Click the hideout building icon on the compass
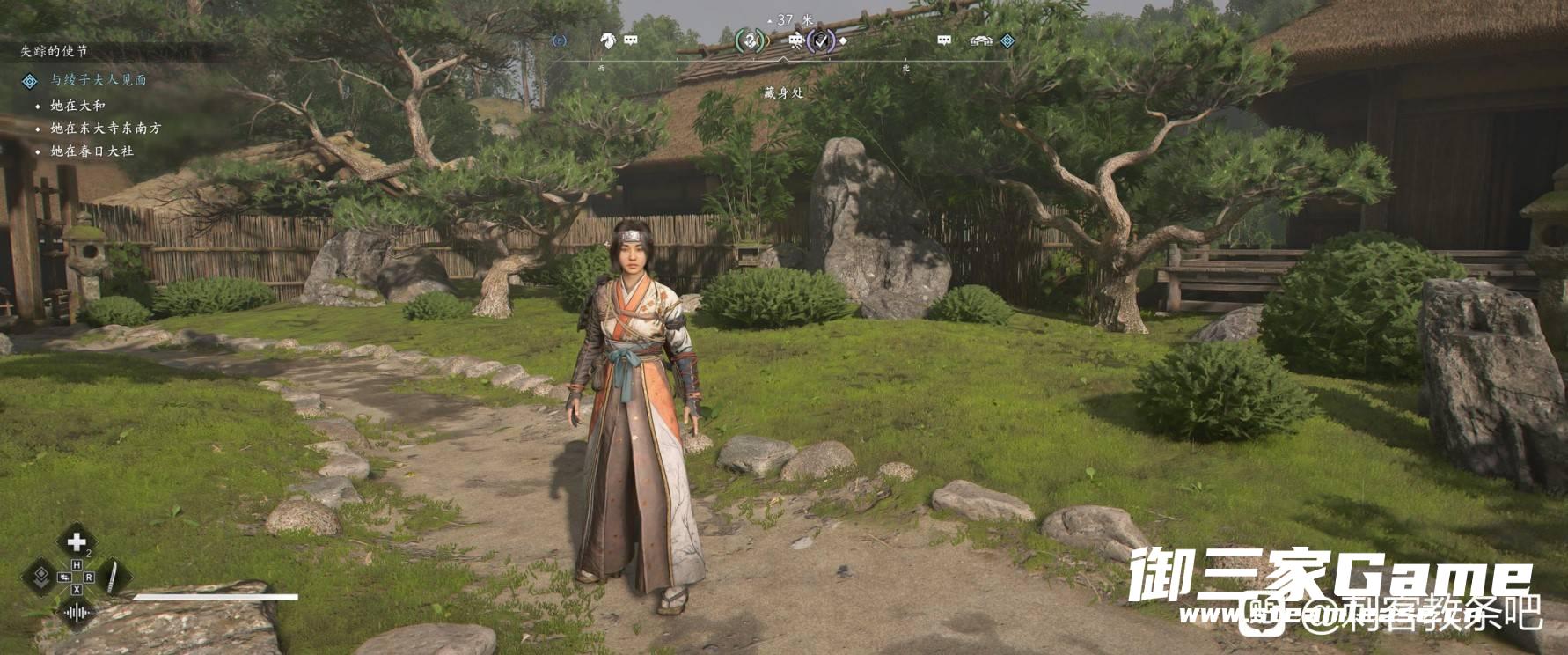 pyautogui.click(x=981, y=40)
